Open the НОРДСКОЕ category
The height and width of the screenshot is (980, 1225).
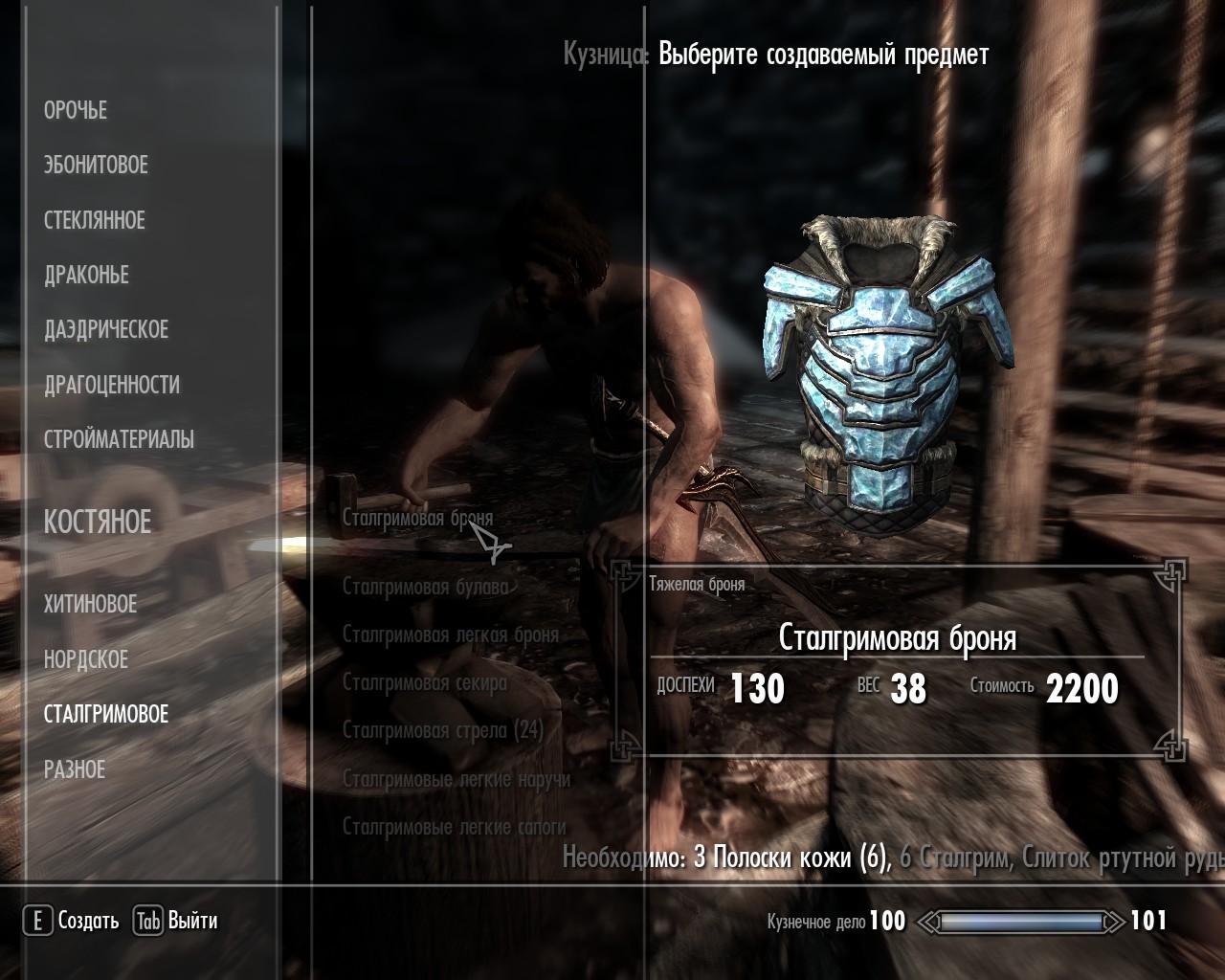coord(85,660)
